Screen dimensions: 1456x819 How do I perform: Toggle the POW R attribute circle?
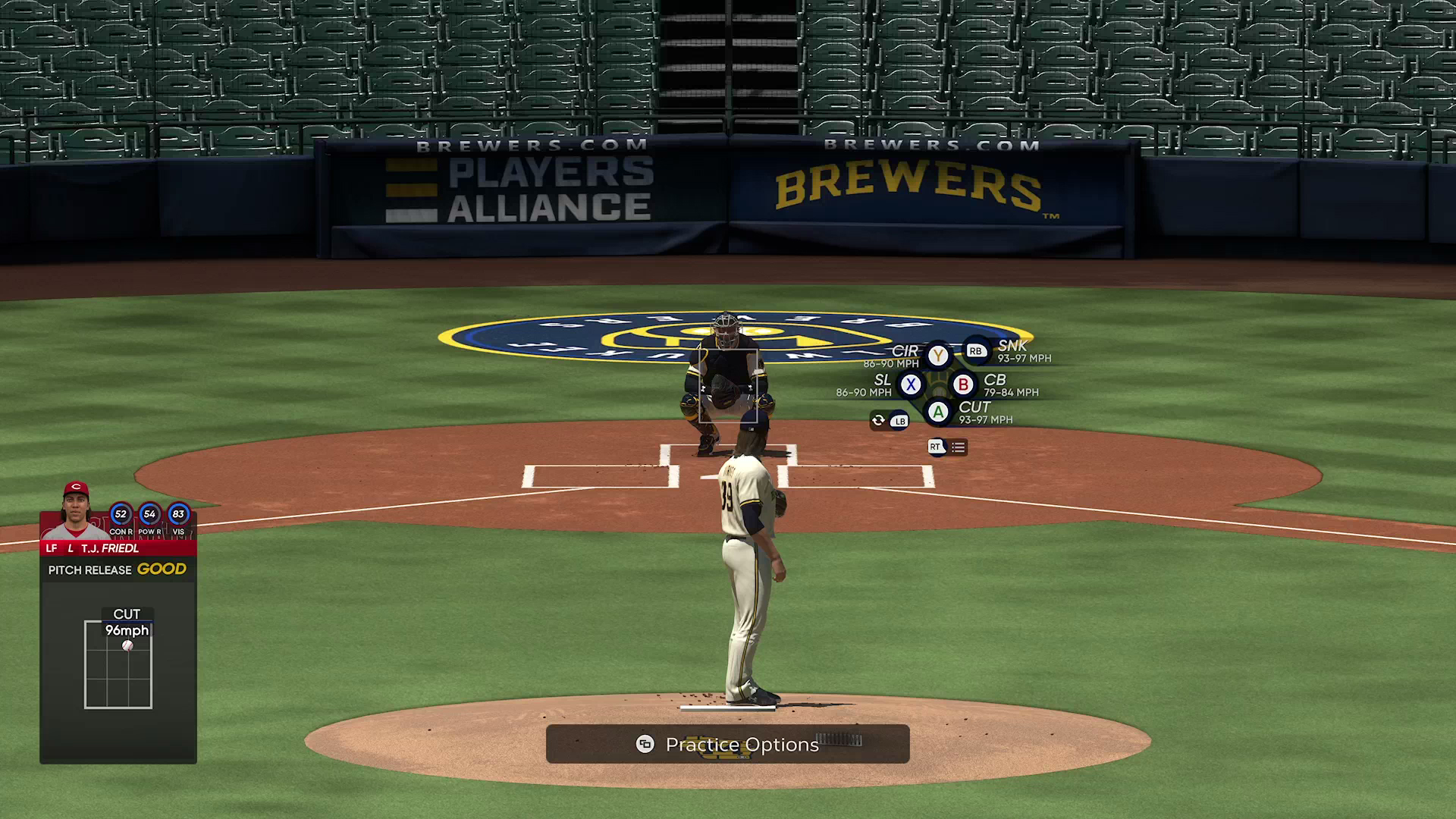(x=149, y=515)
